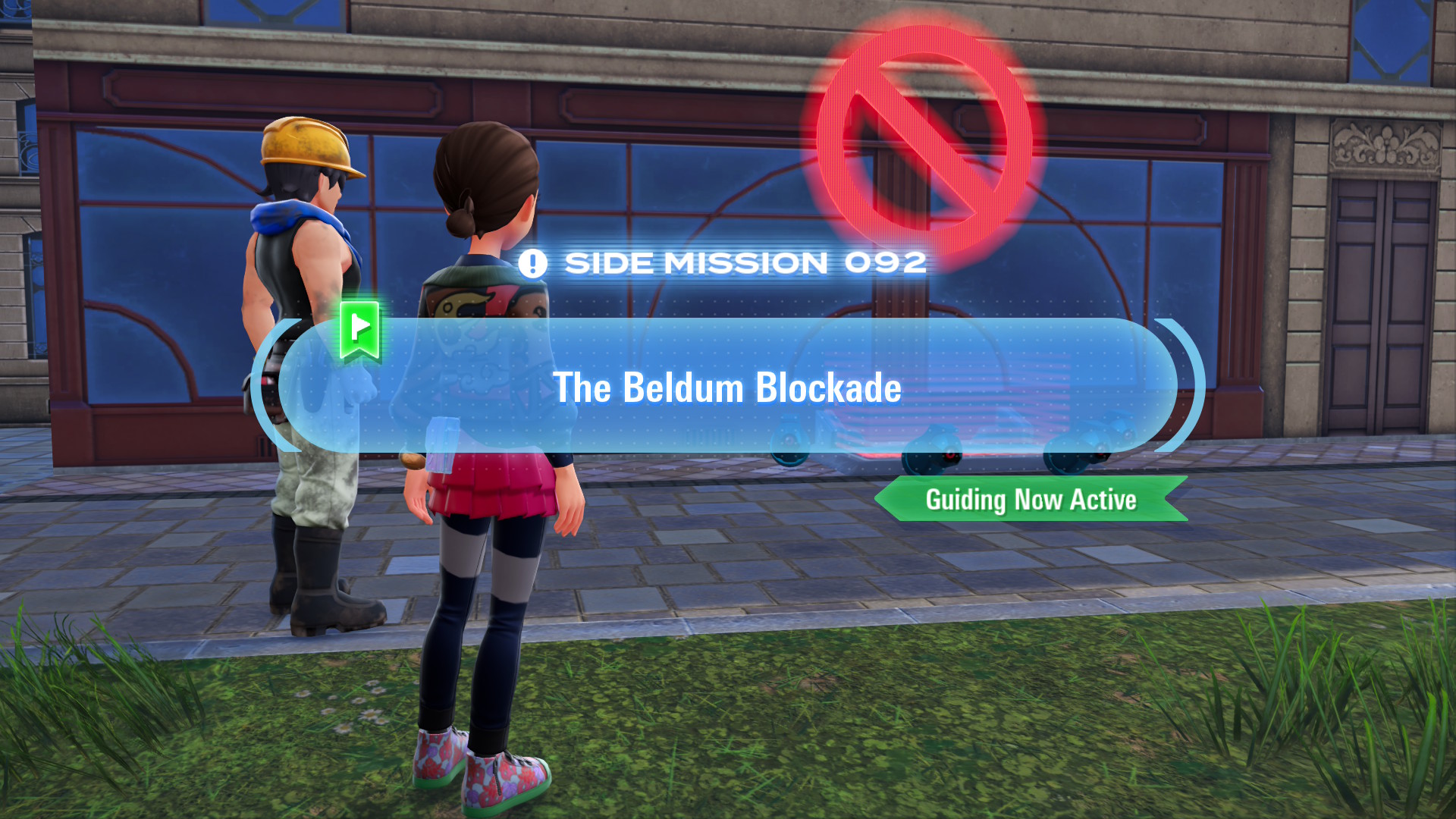1456x819 pixels.
Task: Open details under The Beldum Blockade banner
Action: pos(726,388)
